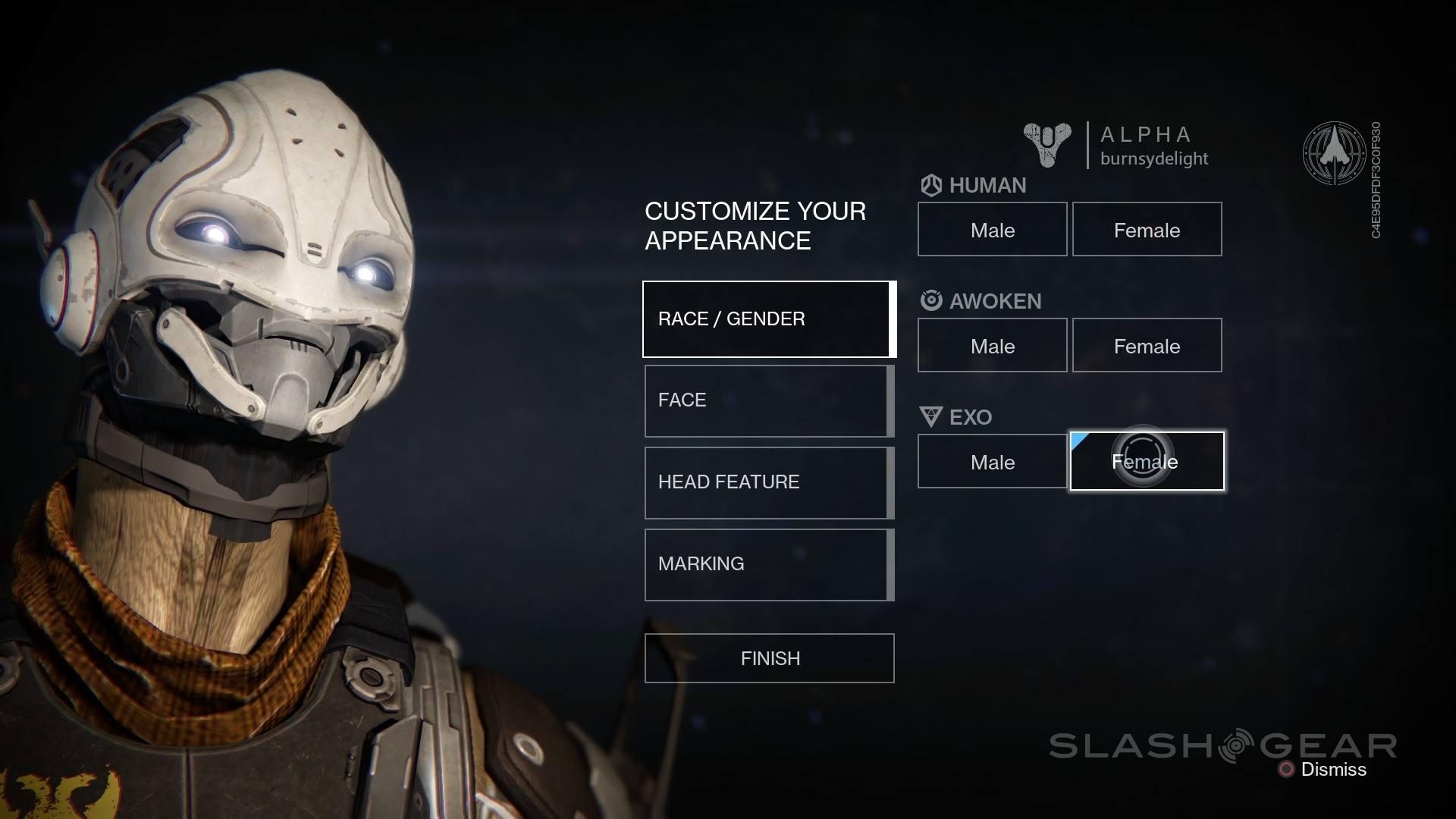
Task: Open the Race / Gender category
Action: pos(767,319)
